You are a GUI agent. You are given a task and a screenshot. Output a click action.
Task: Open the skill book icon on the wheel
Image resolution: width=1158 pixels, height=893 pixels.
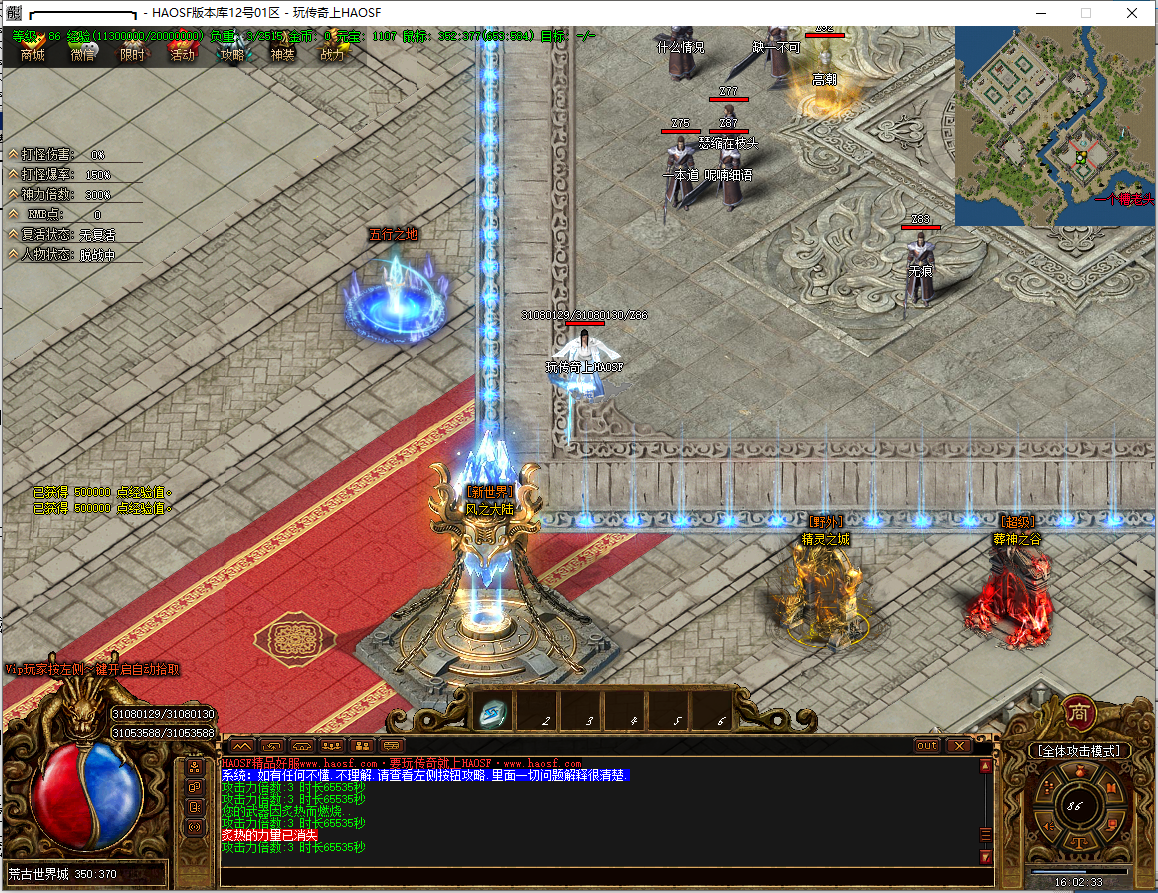coord(1111,787)
